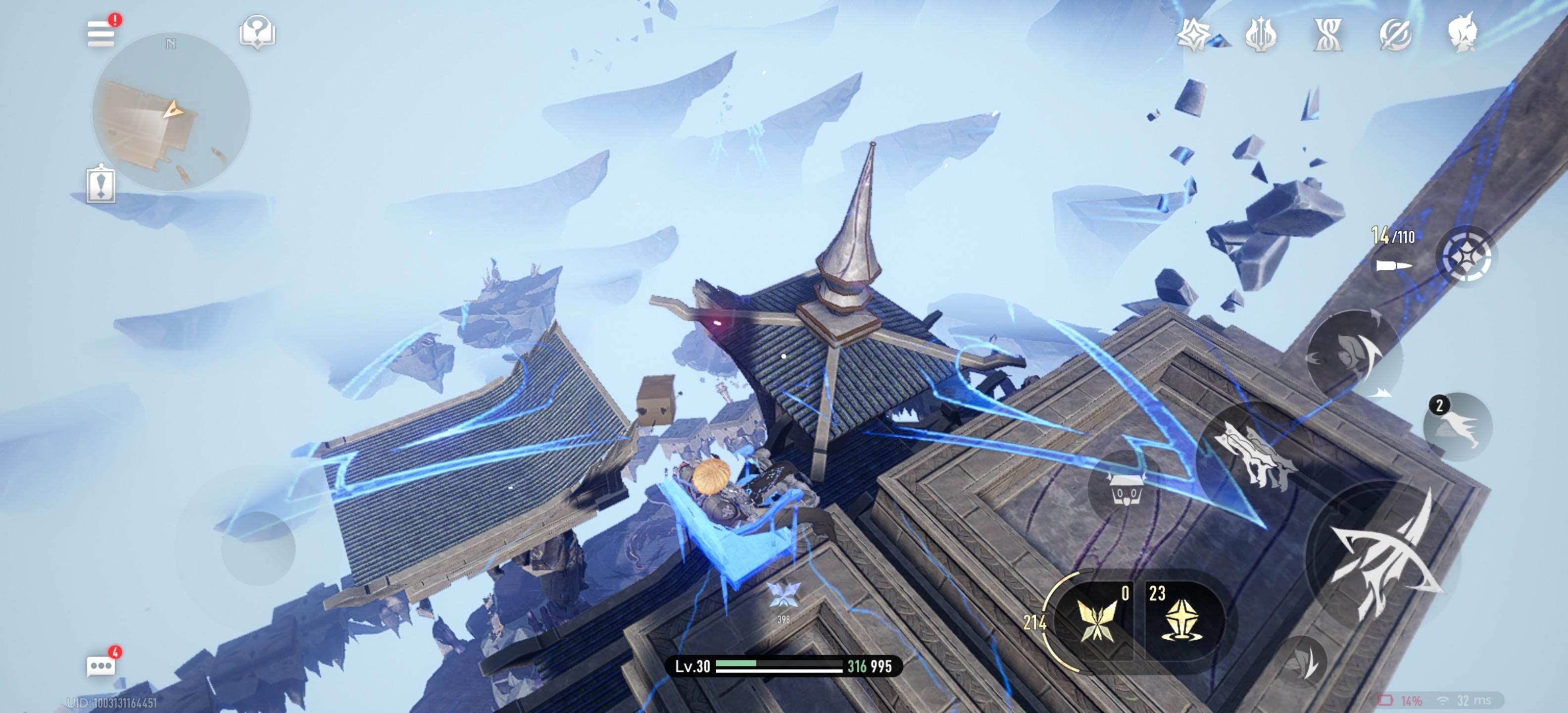Use the dash skill with 2 charges
The image size is (1568, 713).
pyautogui.click(x=1458, y=427)
